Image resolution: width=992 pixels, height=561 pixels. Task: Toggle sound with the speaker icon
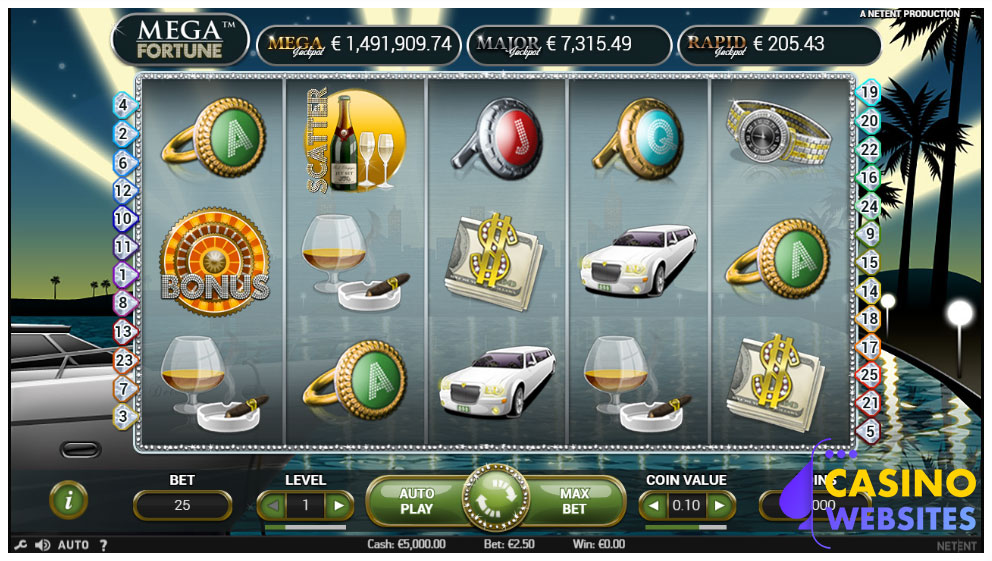(43, 545)
